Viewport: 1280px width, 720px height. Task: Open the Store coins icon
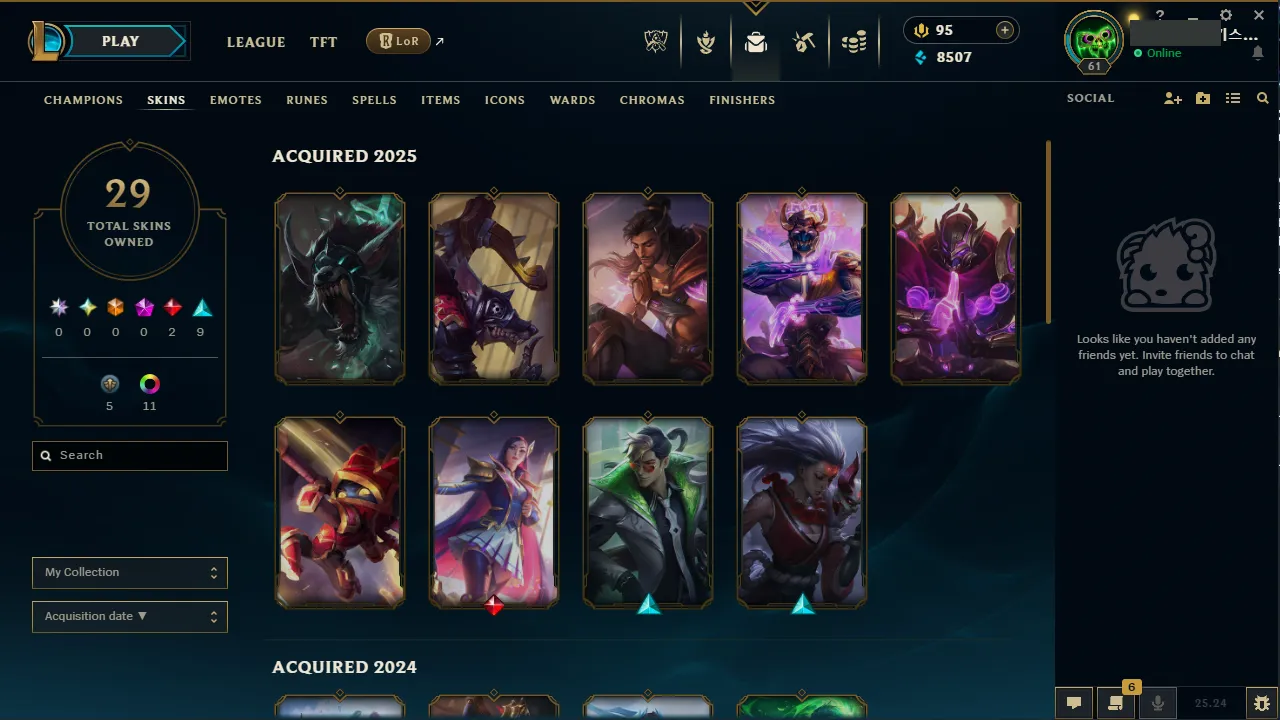(855, 42)
